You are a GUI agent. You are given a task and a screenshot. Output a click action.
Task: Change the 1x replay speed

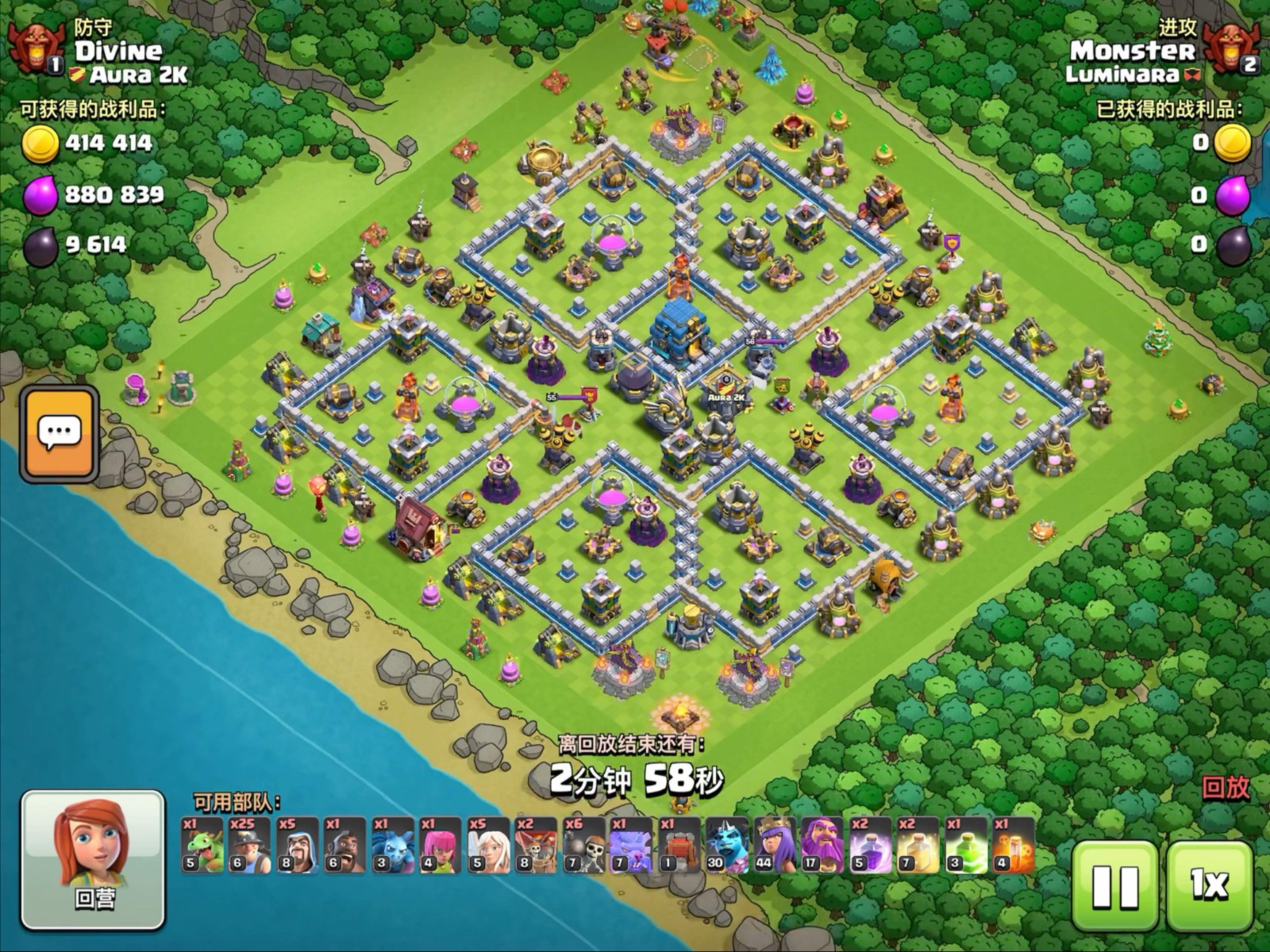[1209, 885]
